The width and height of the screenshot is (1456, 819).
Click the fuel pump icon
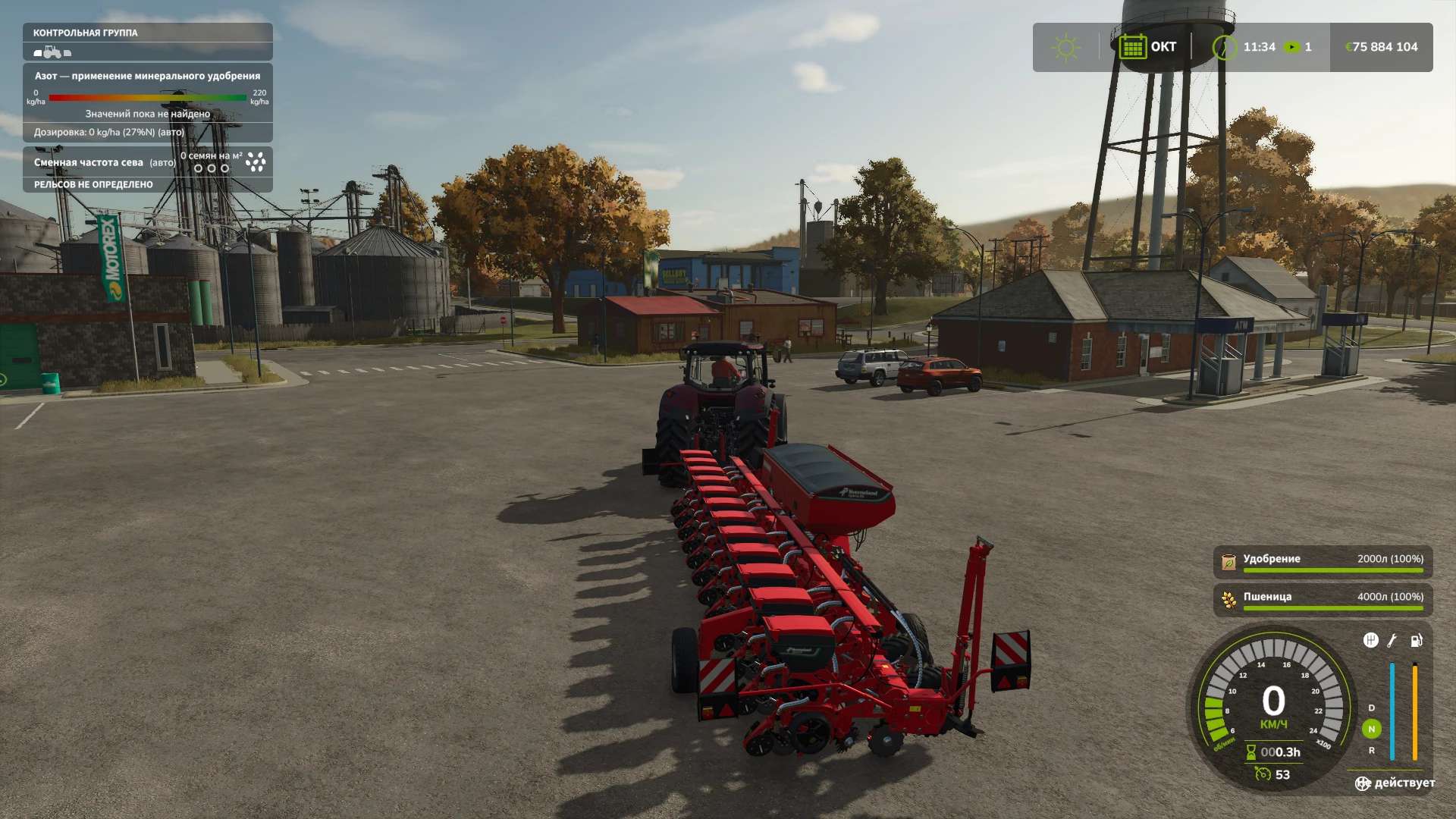point(1416,641)
